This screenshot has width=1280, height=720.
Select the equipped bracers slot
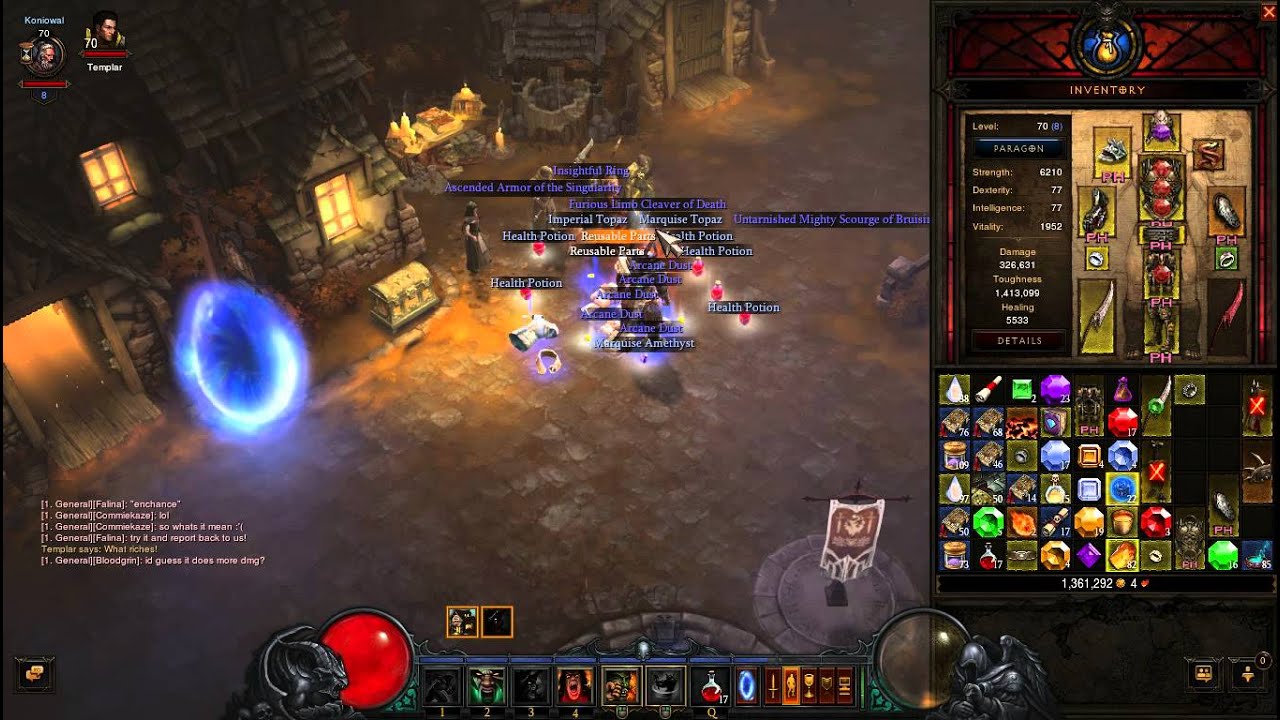point(1226,211)
